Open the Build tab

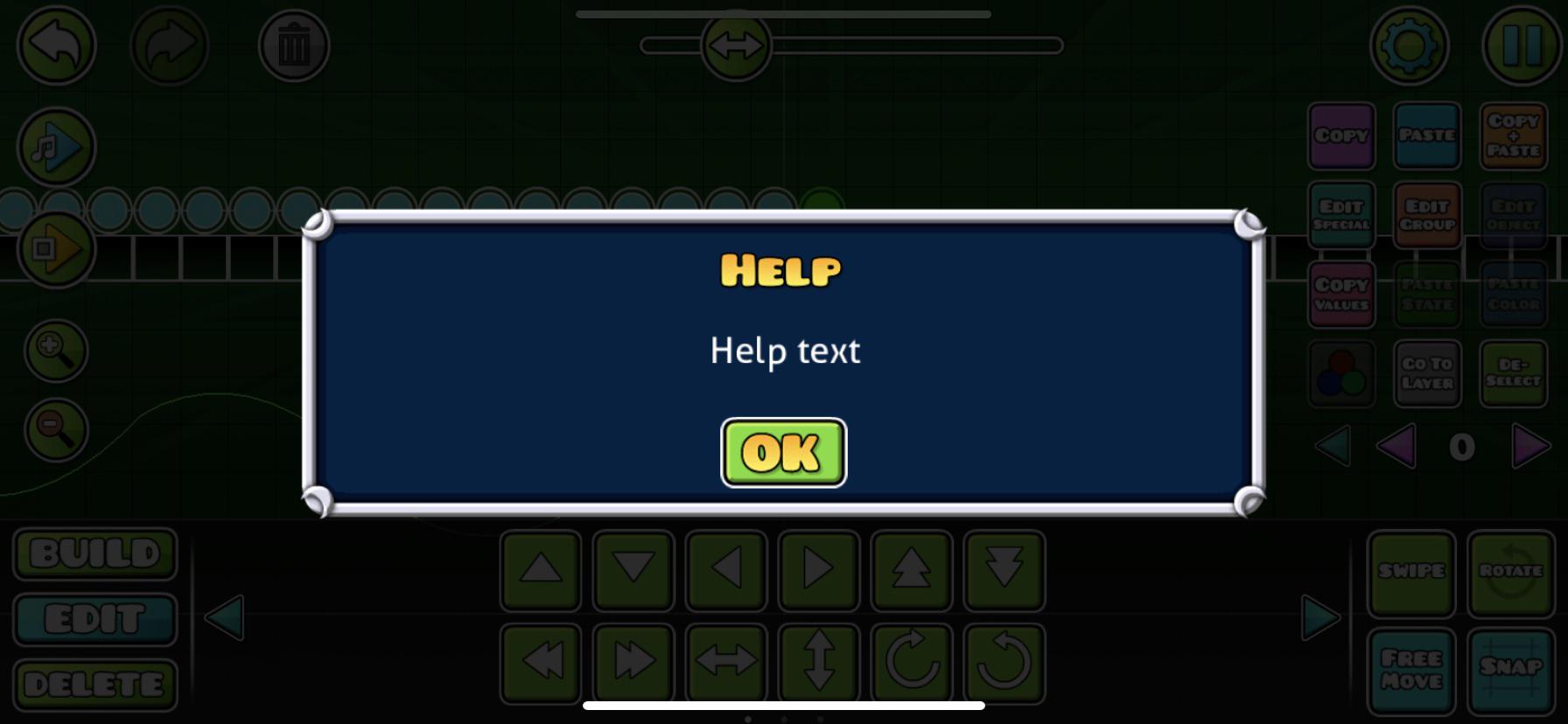click(x=94, y=553)
